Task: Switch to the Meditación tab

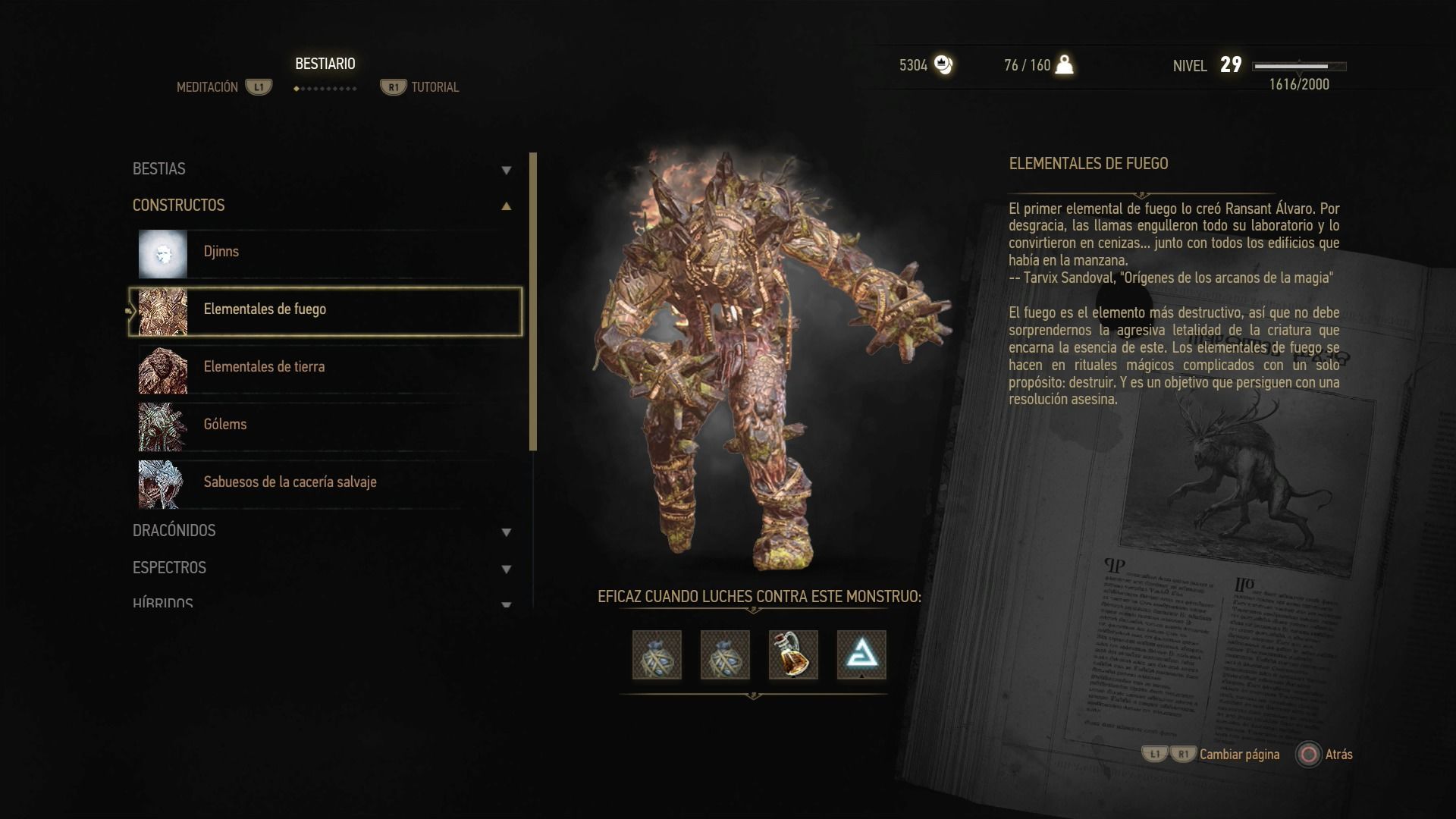Action: pos(208,87)
